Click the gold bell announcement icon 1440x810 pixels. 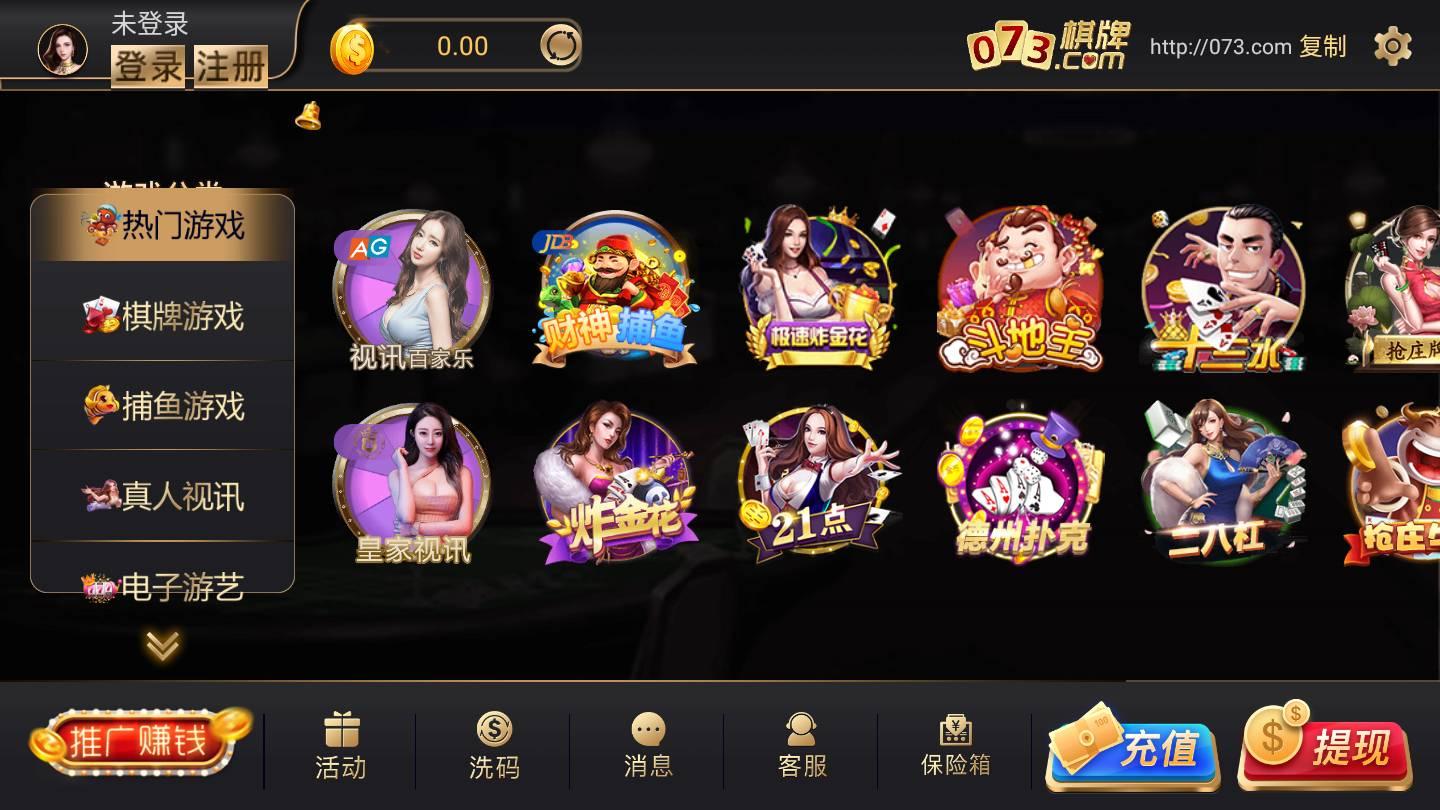point(308,115)
